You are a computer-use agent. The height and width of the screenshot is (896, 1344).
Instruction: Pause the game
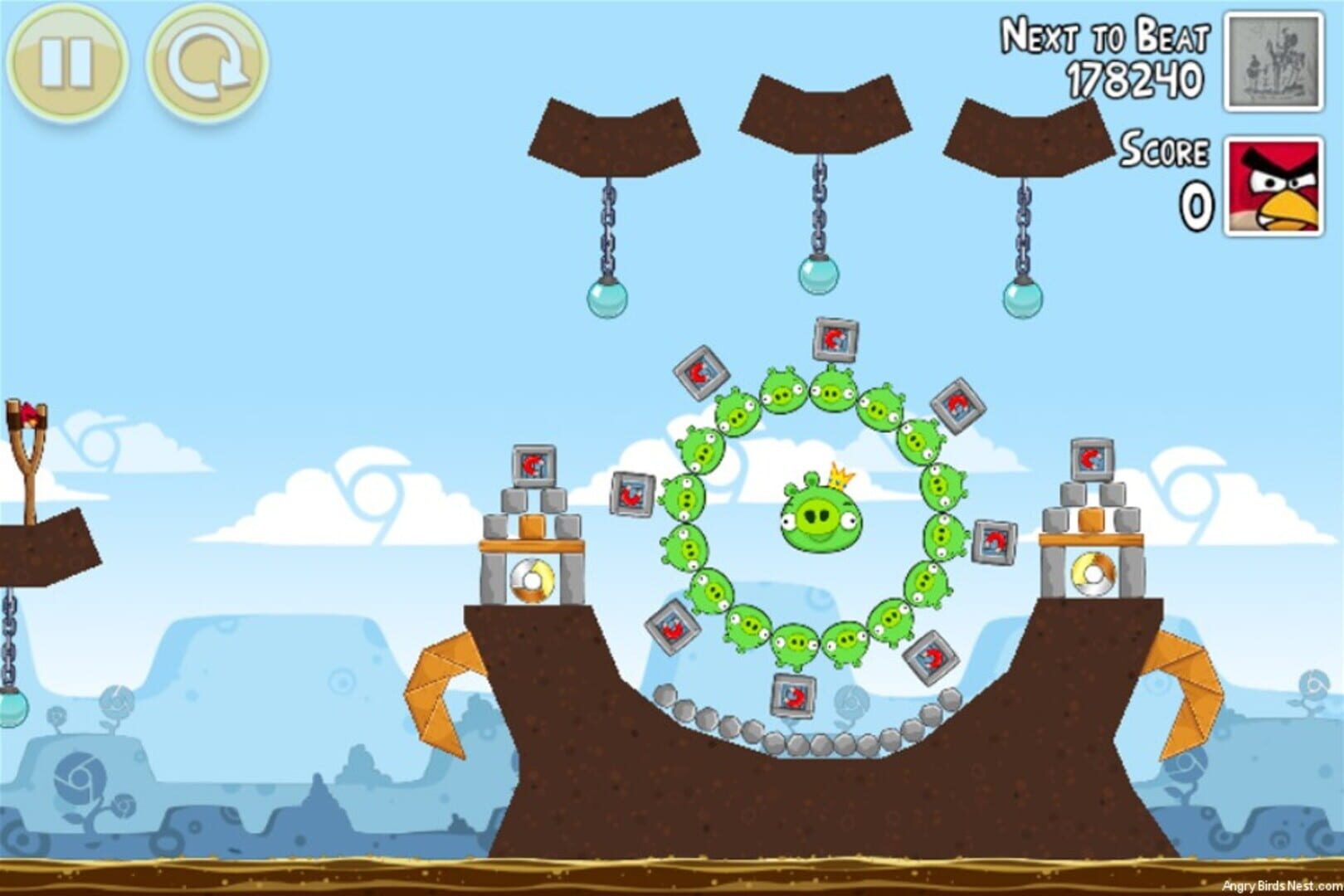66,63
